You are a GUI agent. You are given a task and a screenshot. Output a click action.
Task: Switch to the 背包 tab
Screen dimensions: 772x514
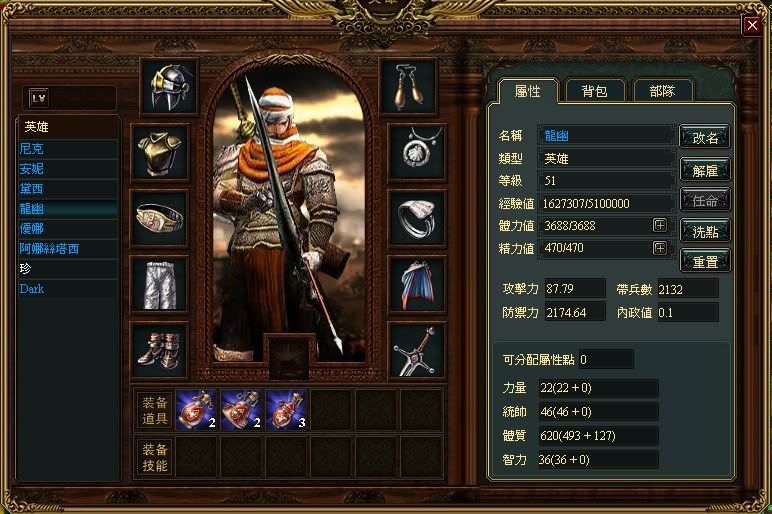click(x=595, y=90)
